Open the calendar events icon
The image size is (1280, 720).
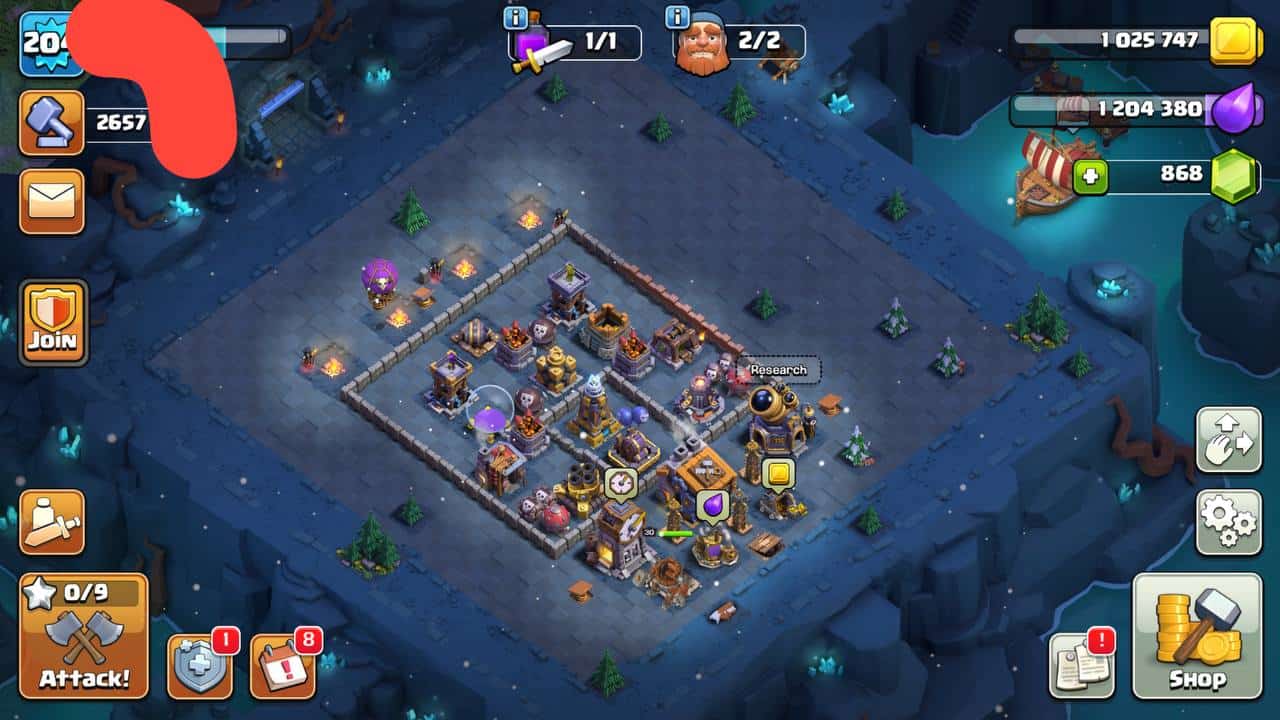coord(282,666)
